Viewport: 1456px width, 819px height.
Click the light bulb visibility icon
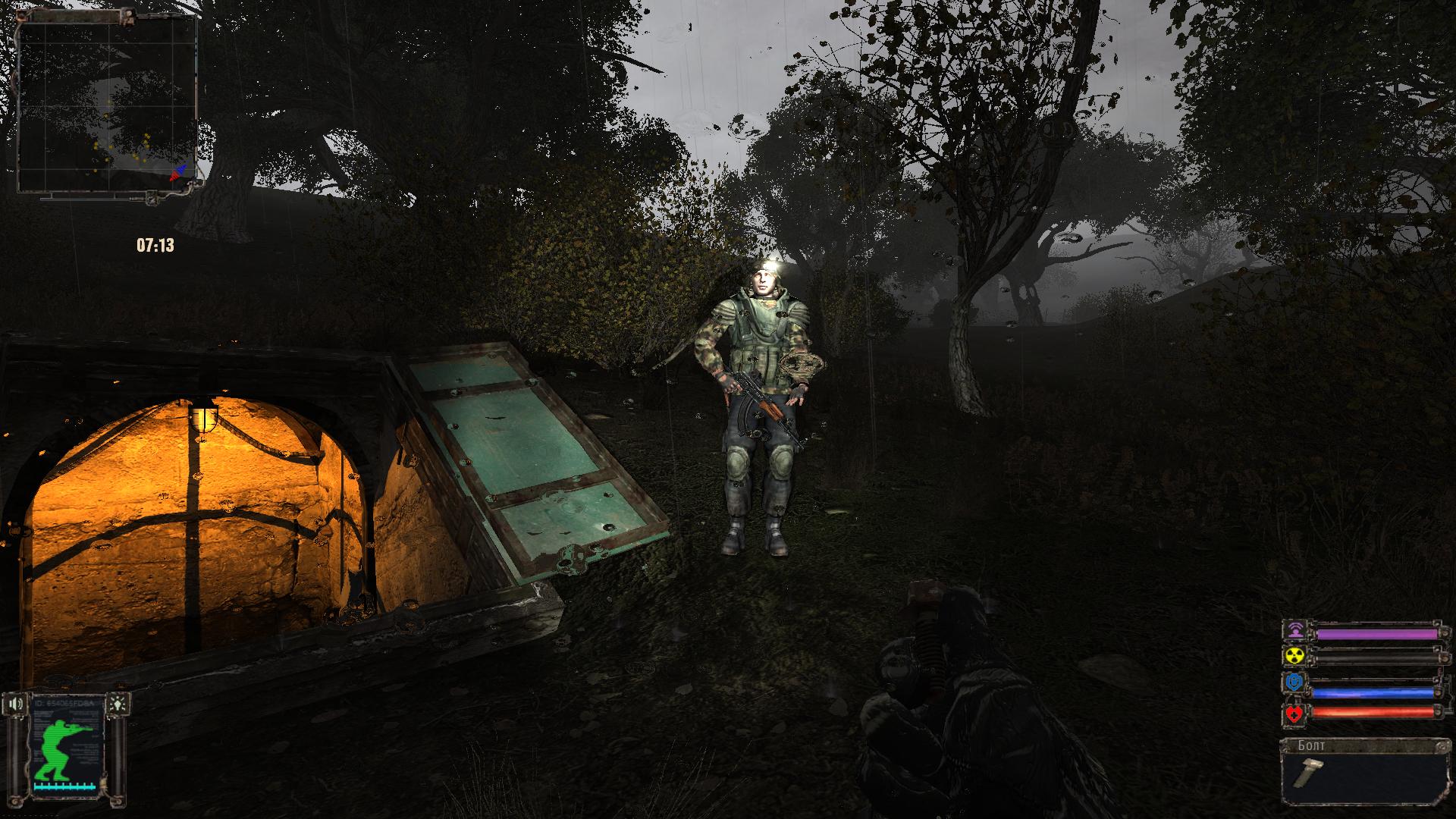point(118,703)
